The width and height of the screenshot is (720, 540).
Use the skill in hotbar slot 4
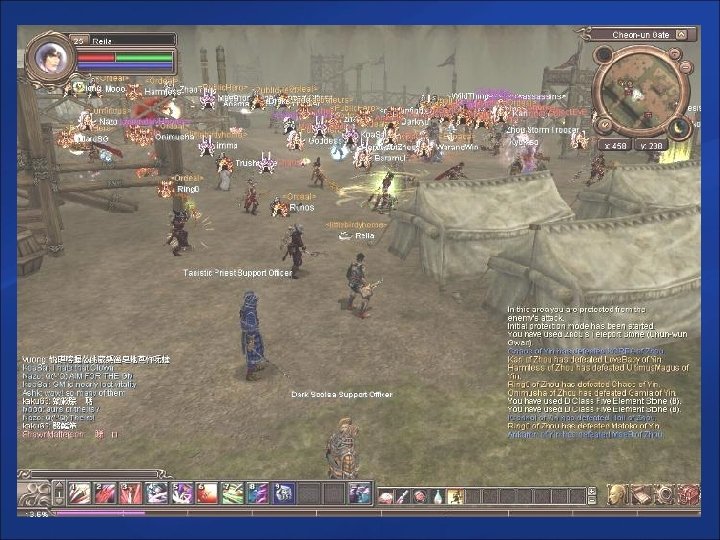coord(156,493)
